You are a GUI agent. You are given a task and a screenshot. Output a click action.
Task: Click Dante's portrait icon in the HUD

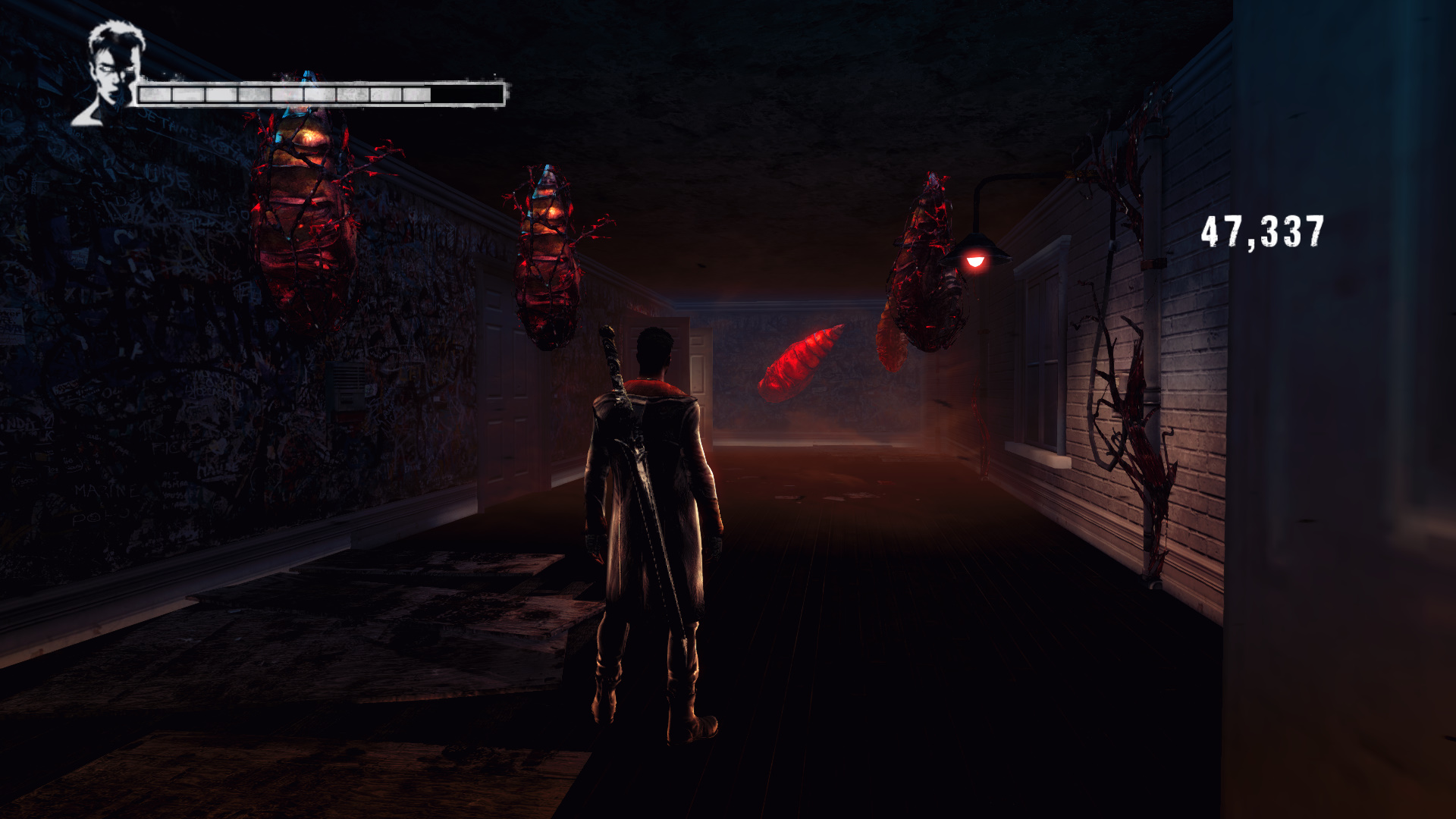(x=110, y=74)
